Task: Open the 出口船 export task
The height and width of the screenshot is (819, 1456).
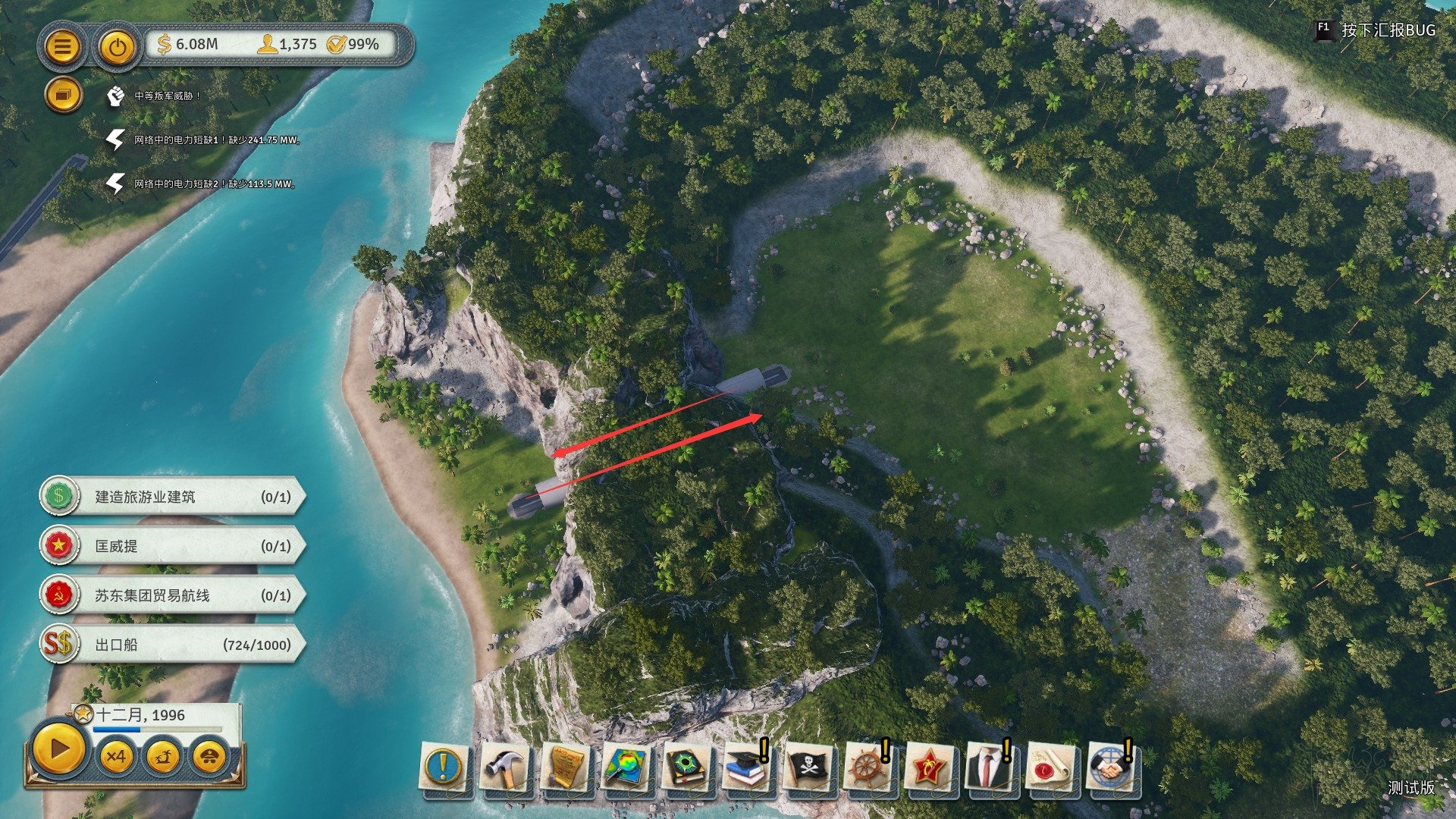Action: click(173, 645)
